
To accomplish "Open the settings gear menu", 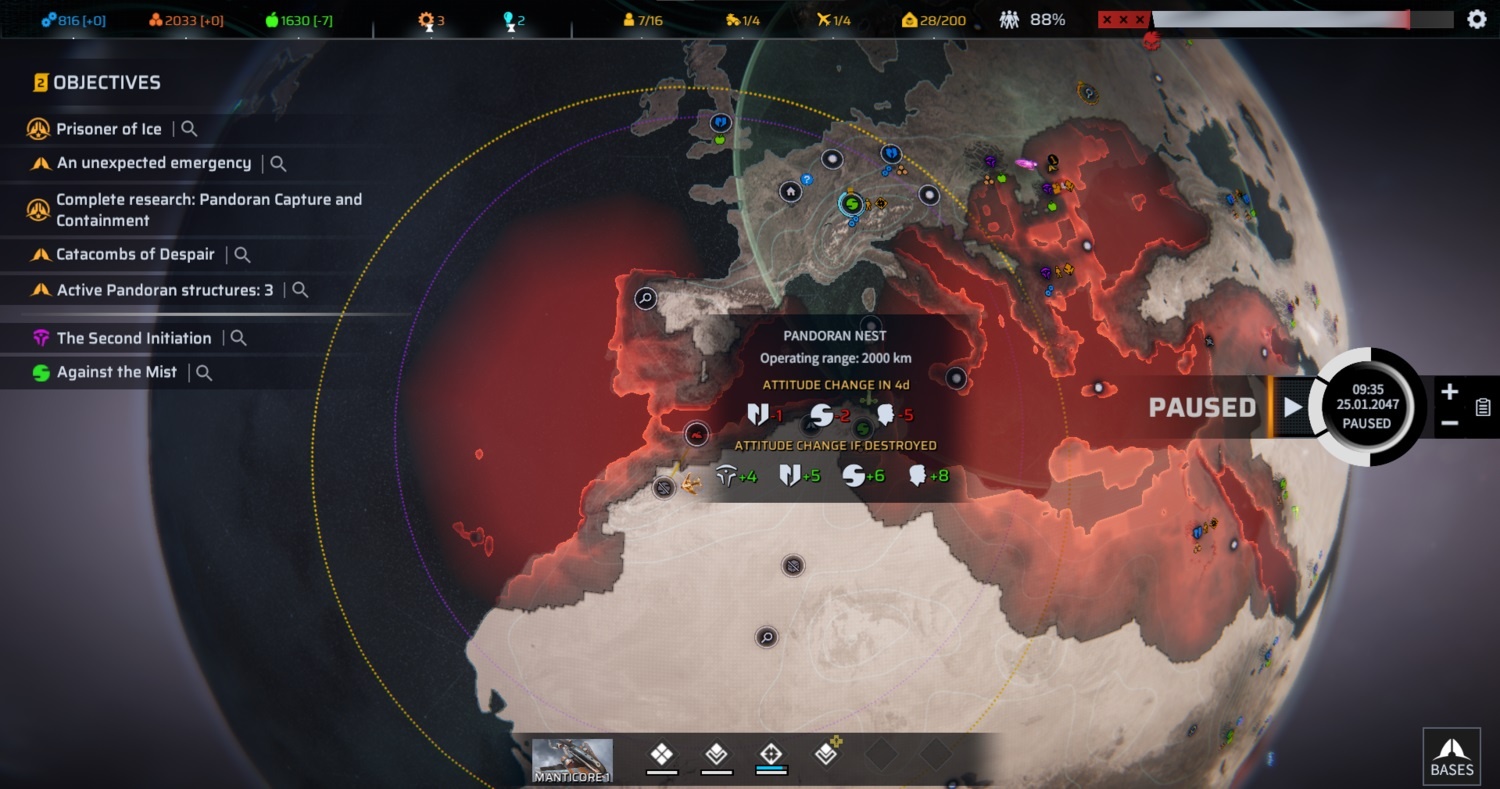I will (x=1476, y=19).
